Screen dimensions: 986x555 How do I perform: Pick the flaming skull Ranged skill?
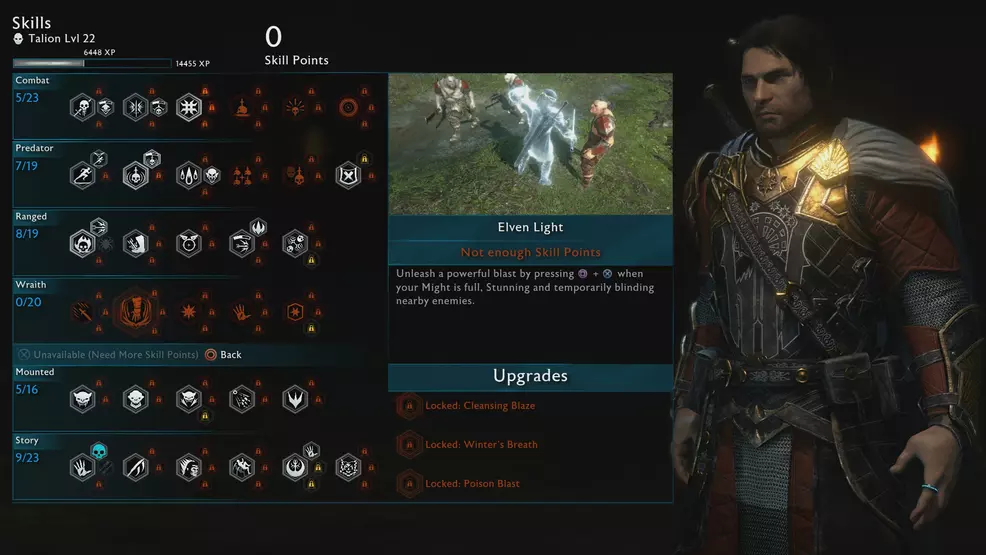pos(82,243)
